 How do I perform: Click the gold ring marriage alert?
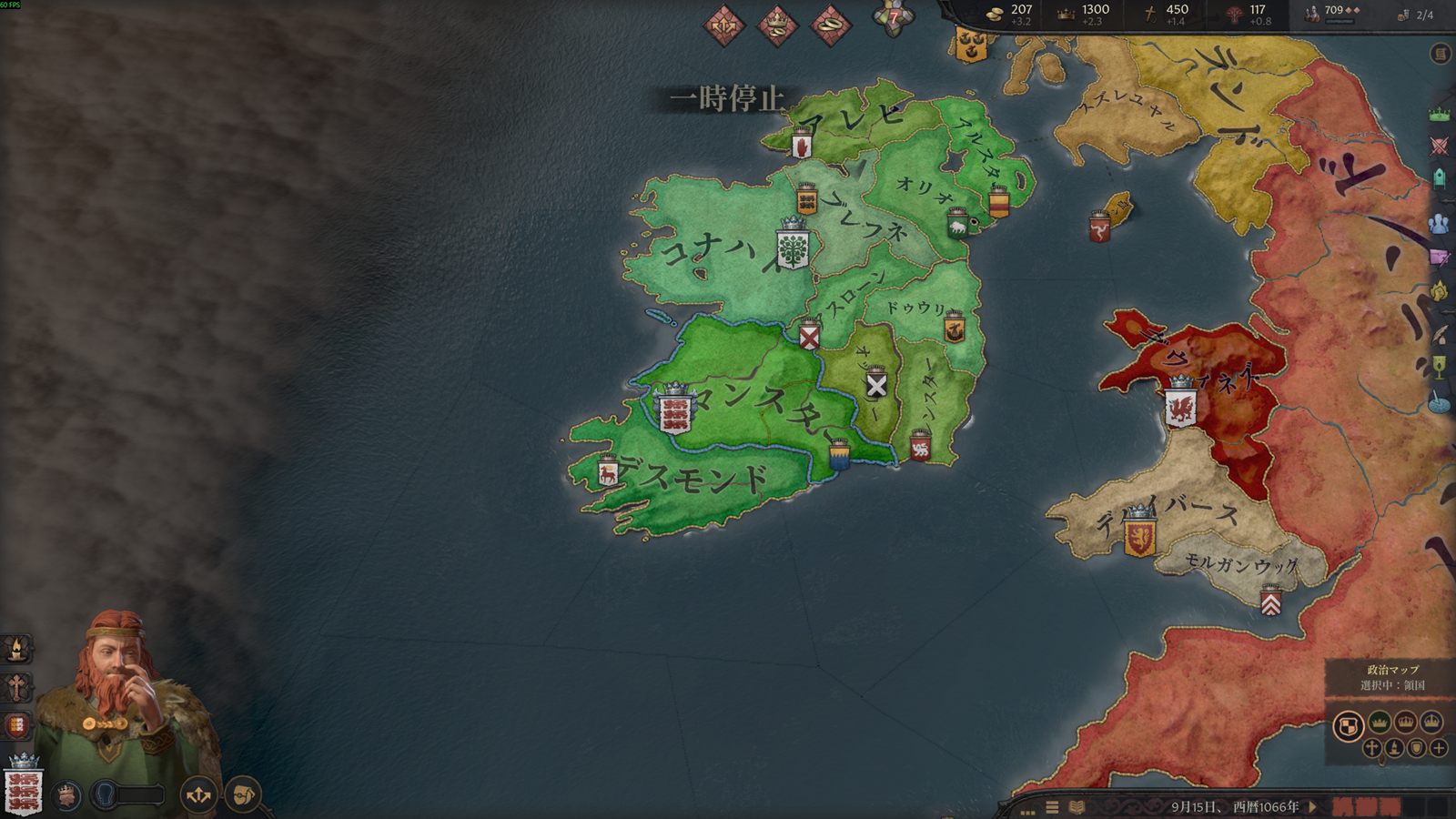click(830, 25)
